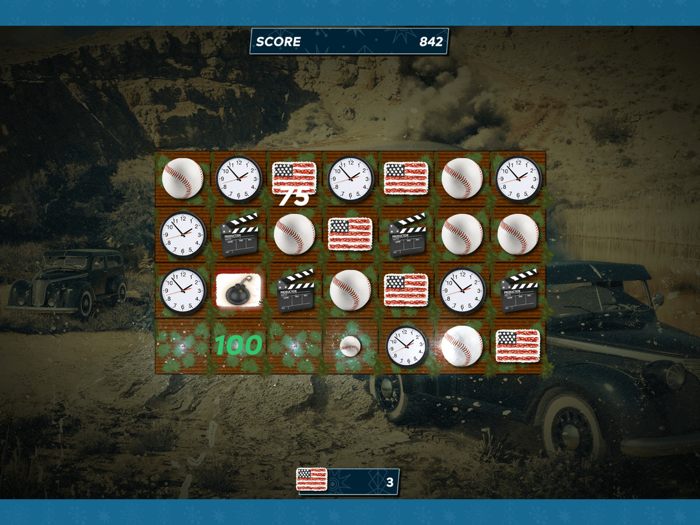Select the bomb tile on the board
Screen dimensions: 700x525
click(239, 290)
